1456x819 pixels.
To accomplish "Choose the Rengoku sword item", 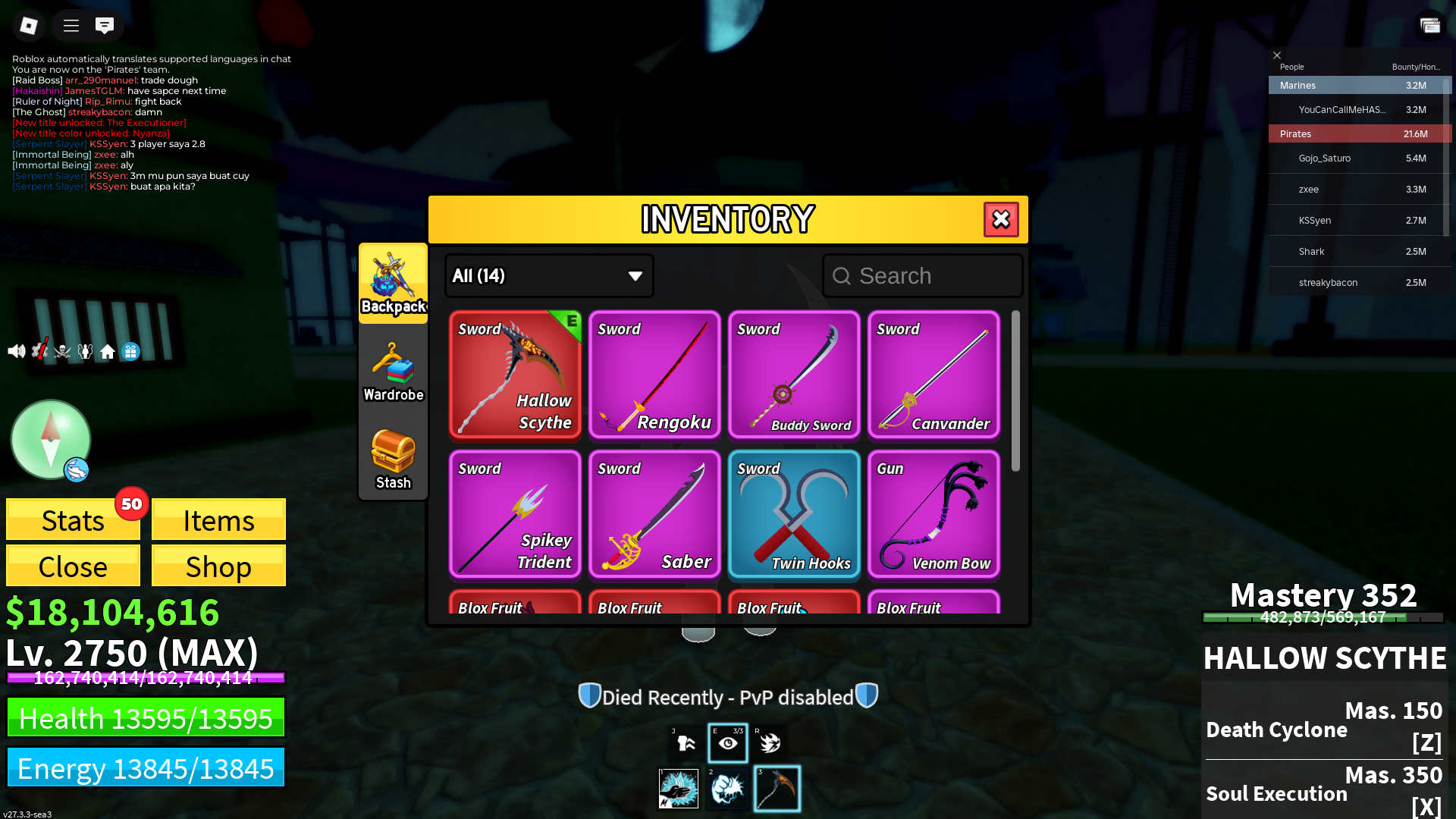I will (654, 375).
